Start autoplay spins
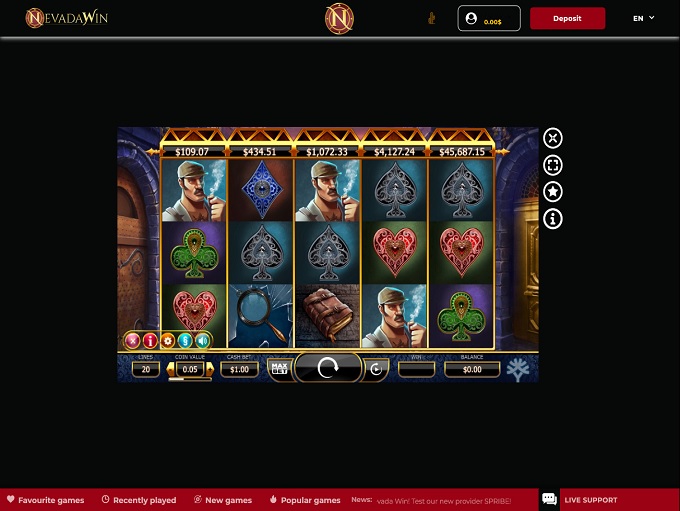The image size is (680, 511). point(376,369)
